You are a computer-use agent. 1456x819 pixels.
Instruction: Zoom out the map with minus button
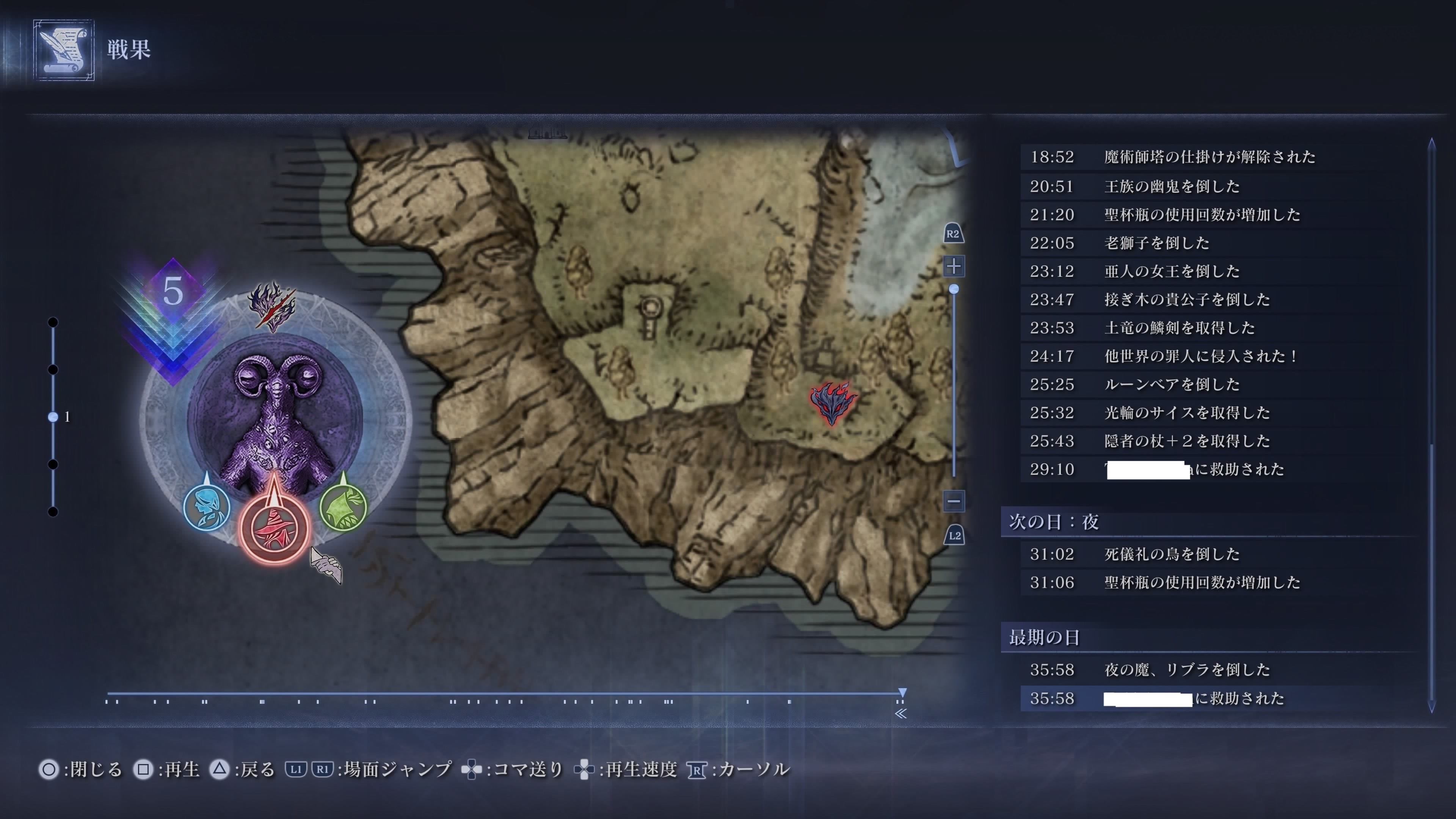tap(954, 500)
